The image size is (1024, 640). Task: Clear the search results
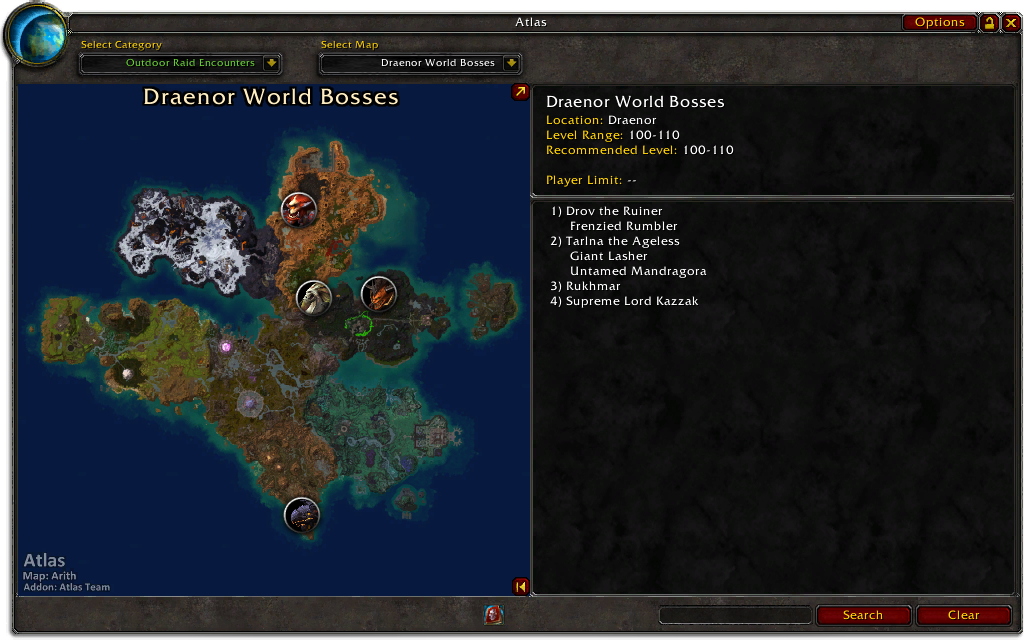[963, 615]
